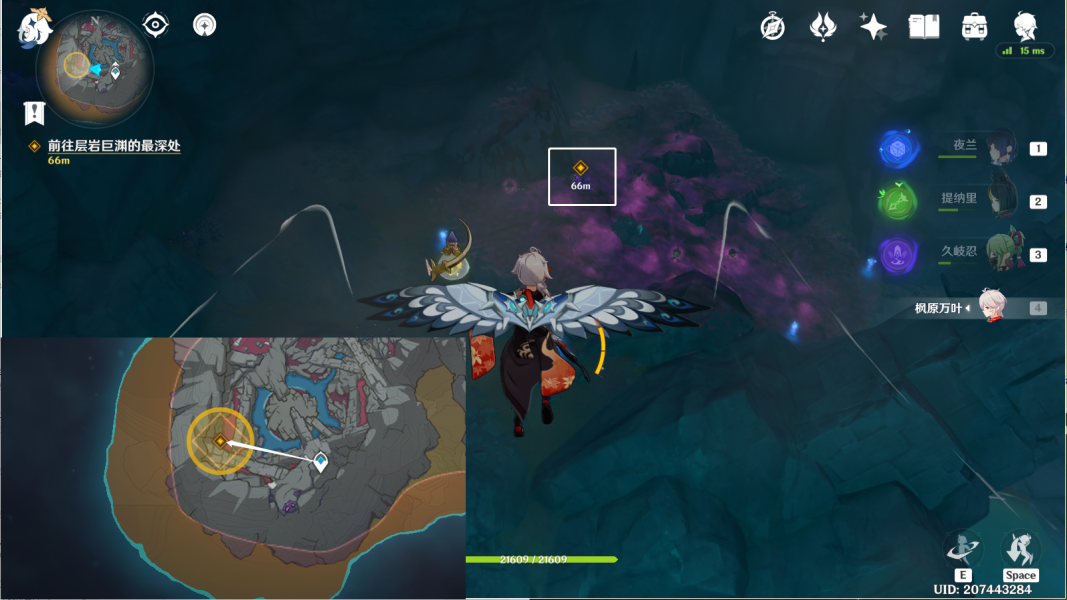Click the jump action button
The image size is (1067, 600).
(x=1020, y=550)
